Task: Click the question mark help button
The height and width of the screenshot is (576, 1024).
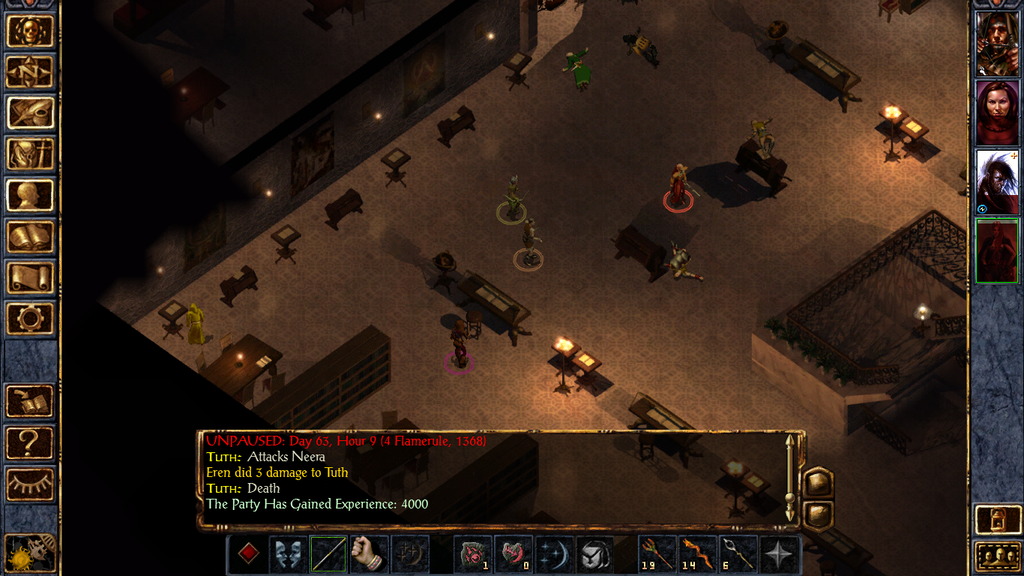Action: pos(30,443)
